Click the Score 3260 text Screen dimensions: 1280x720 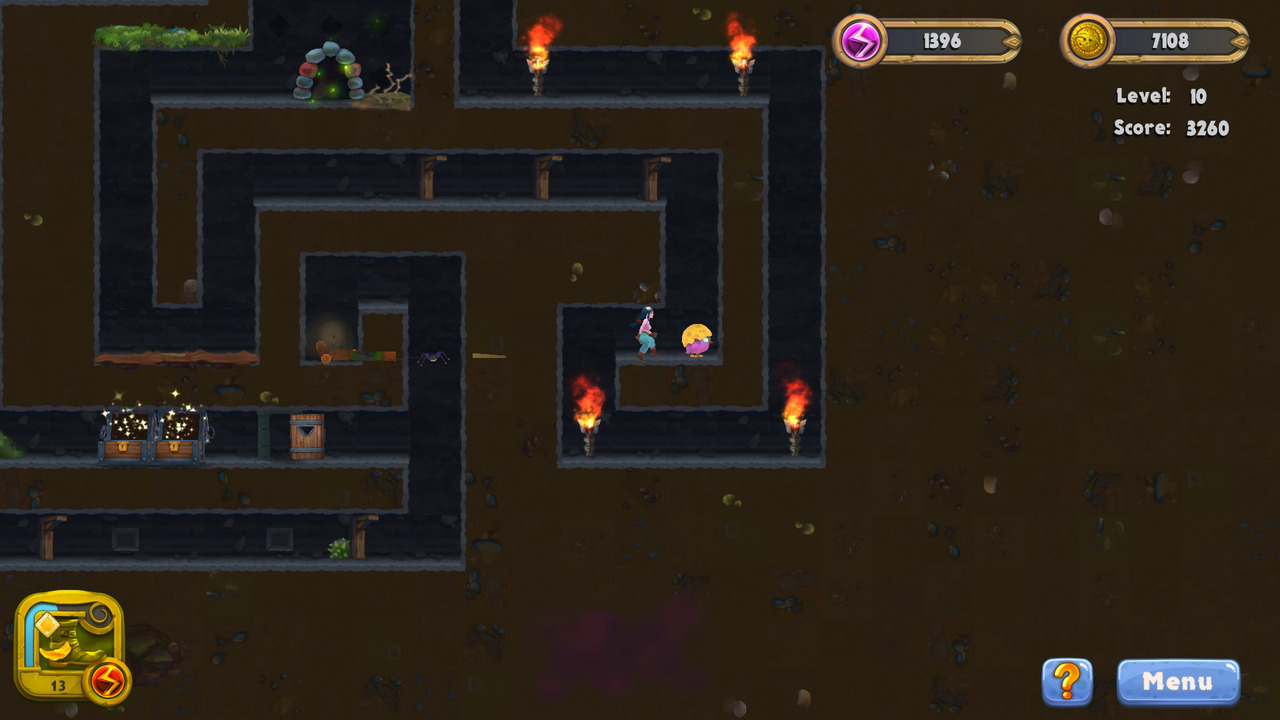point(1170,128)
